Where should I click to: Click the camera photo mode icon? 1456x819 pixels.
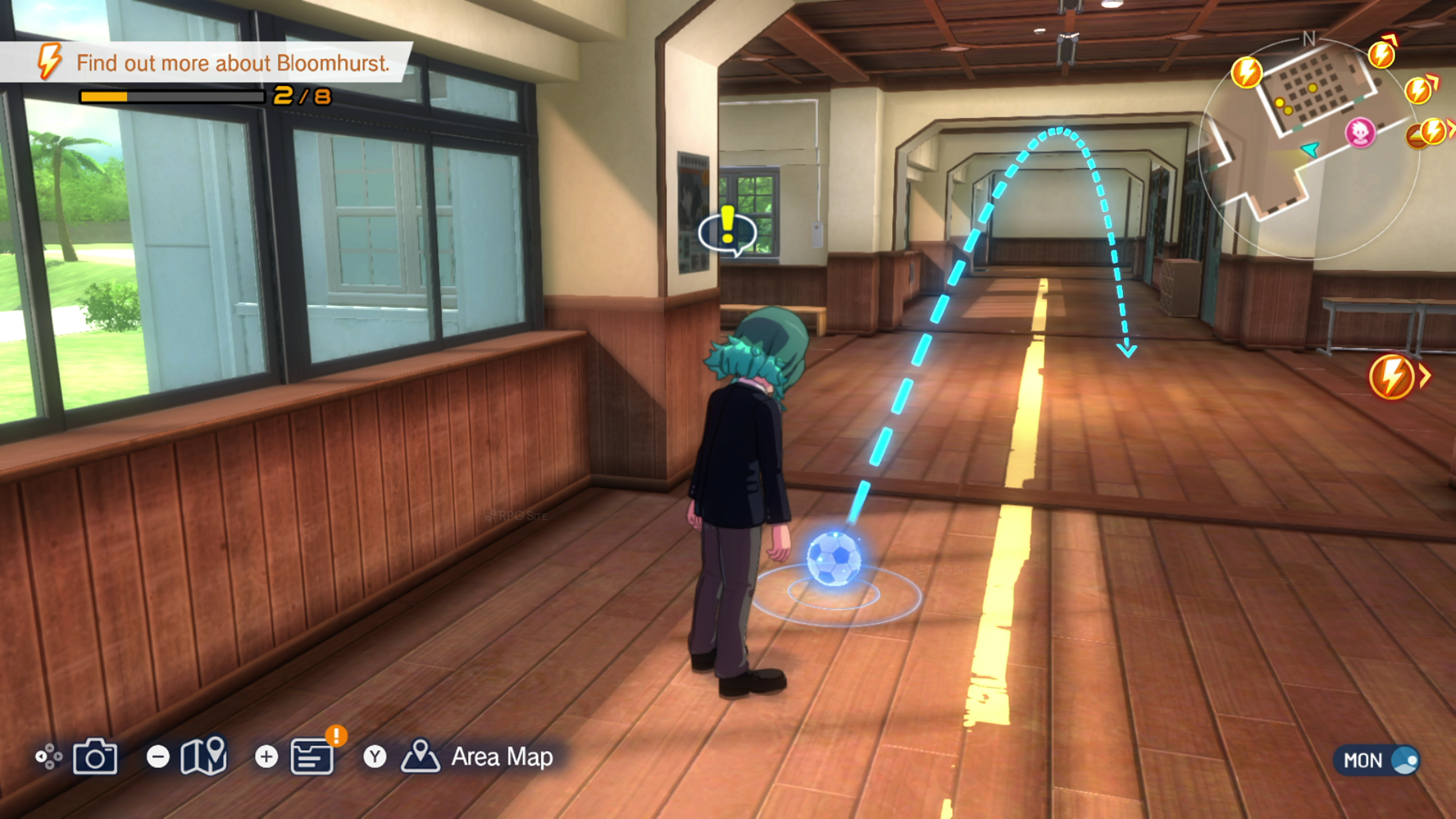(94, 756)
